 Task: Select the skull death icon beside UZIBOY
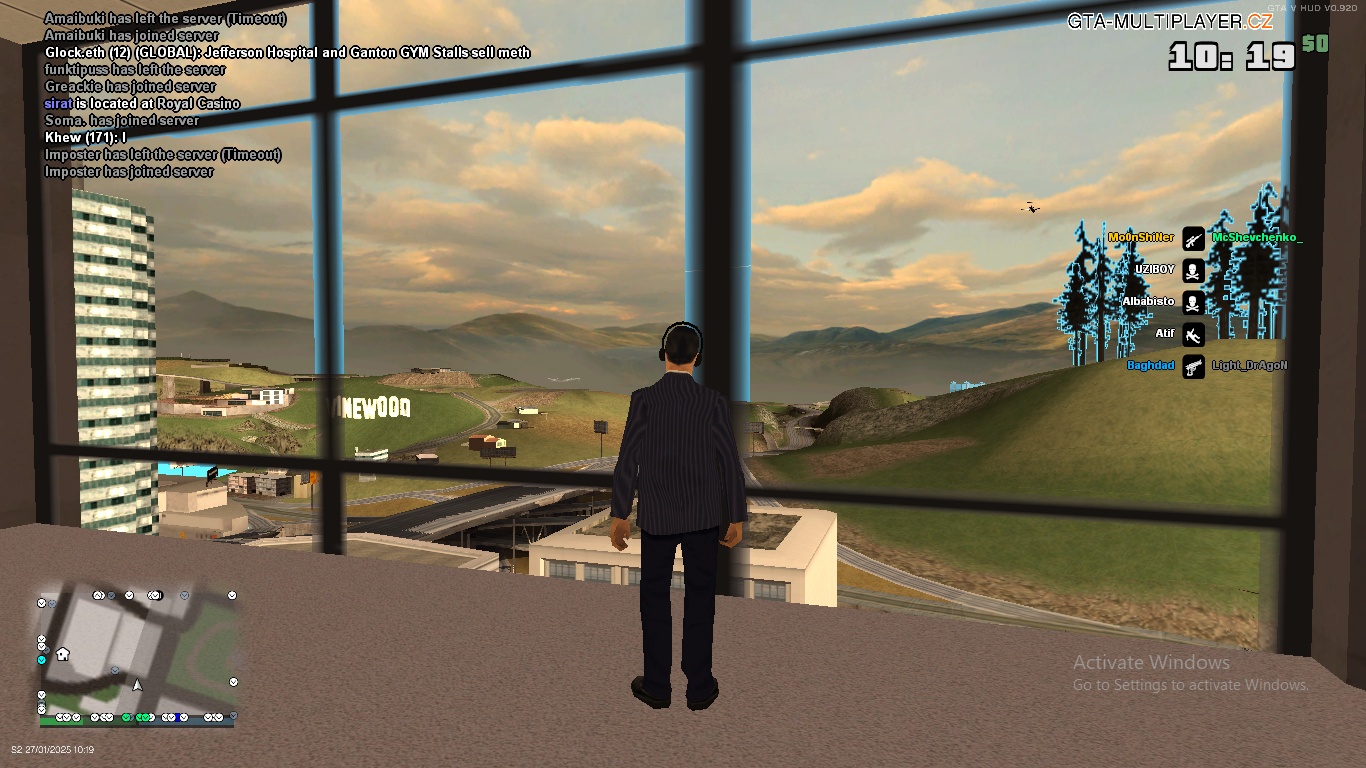[x=1191, y=270]
